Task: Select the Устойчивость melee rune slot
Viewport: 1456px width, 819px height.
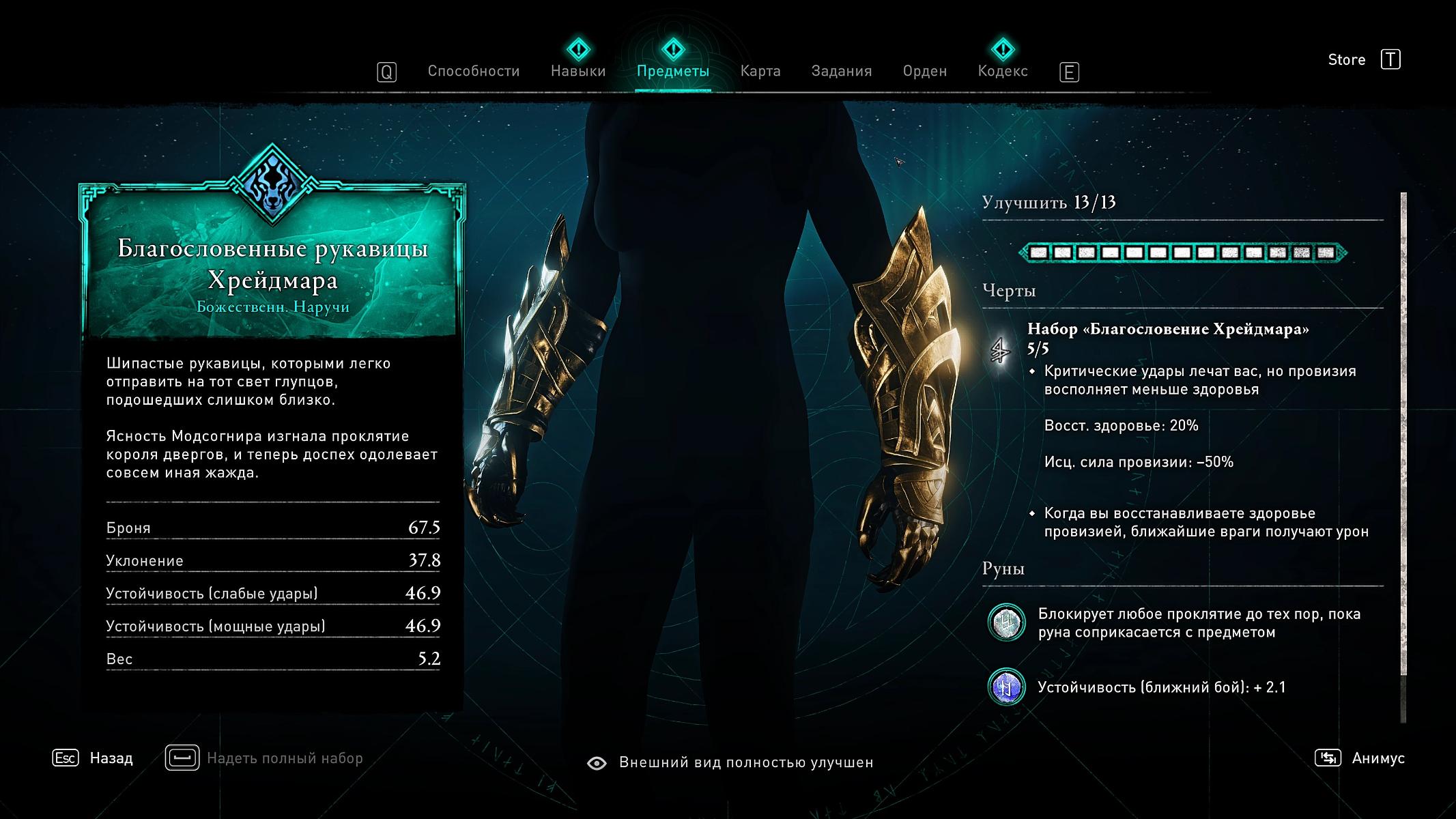Action: point(1006,687)
